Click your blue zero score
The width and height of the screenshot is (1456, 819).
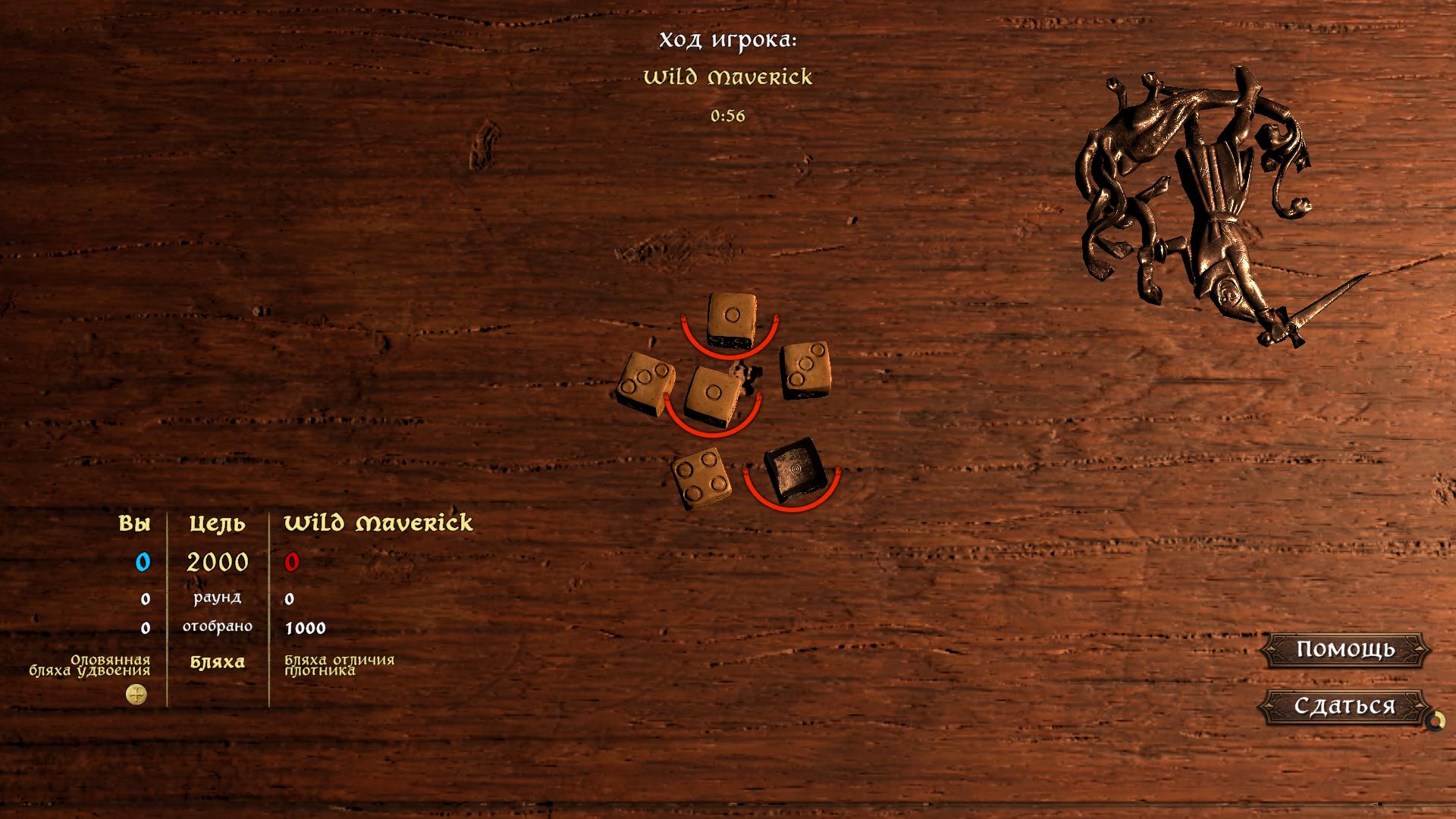tap(144, 562)
